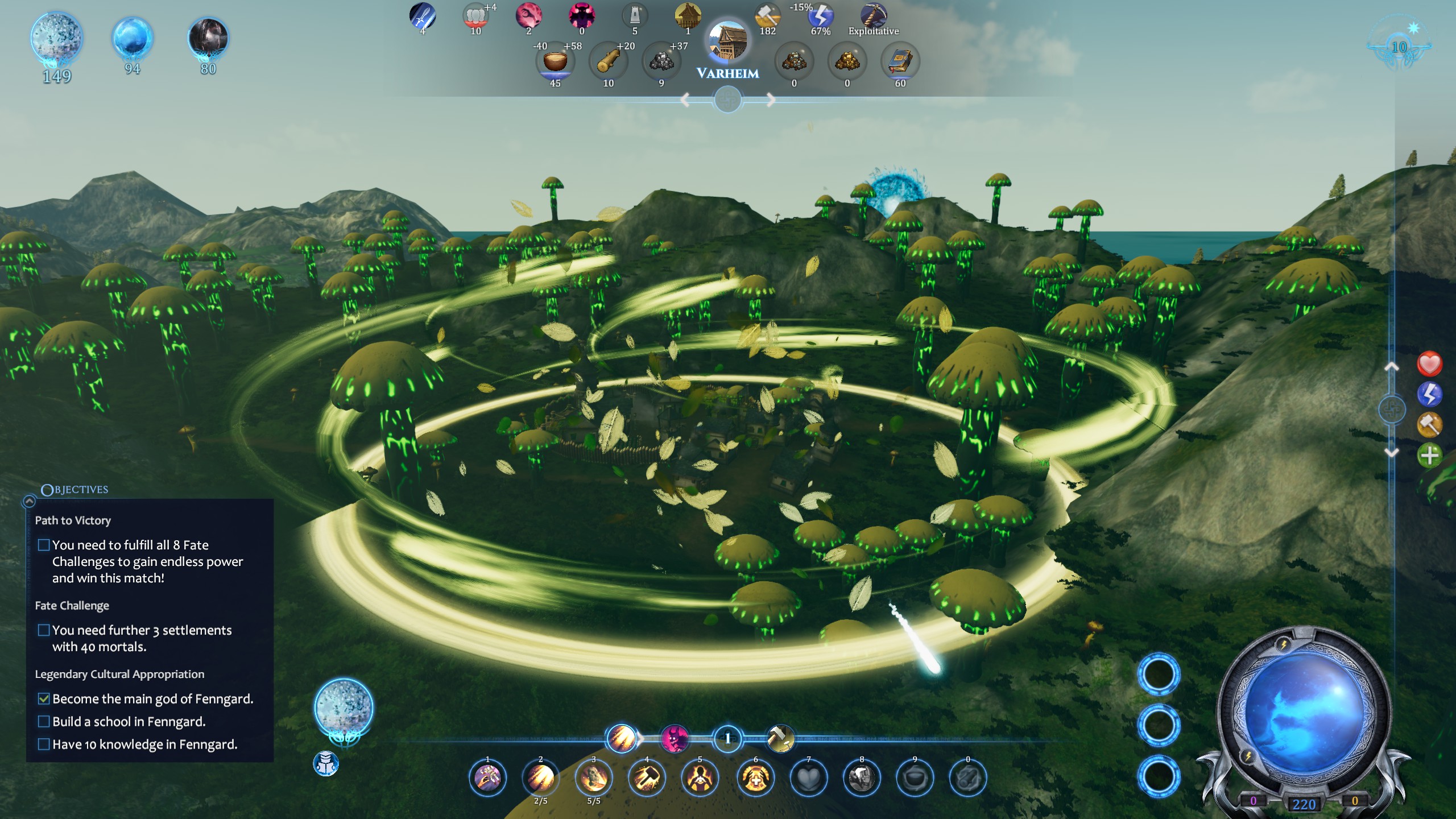Select the Varheim settlement portrait
Image resolution: width=1456 pixels, height=819 pixels.
tap(727, 44)
